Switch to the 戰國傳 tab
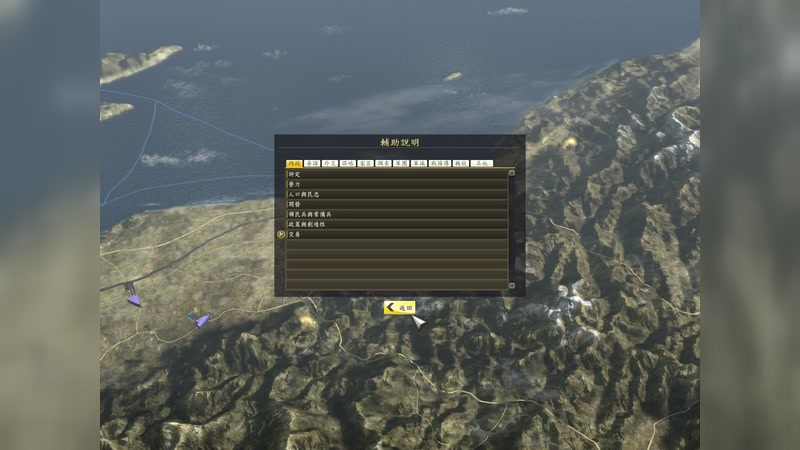The width and height of the screenshot is (800, 450). (x=440, y=163)
